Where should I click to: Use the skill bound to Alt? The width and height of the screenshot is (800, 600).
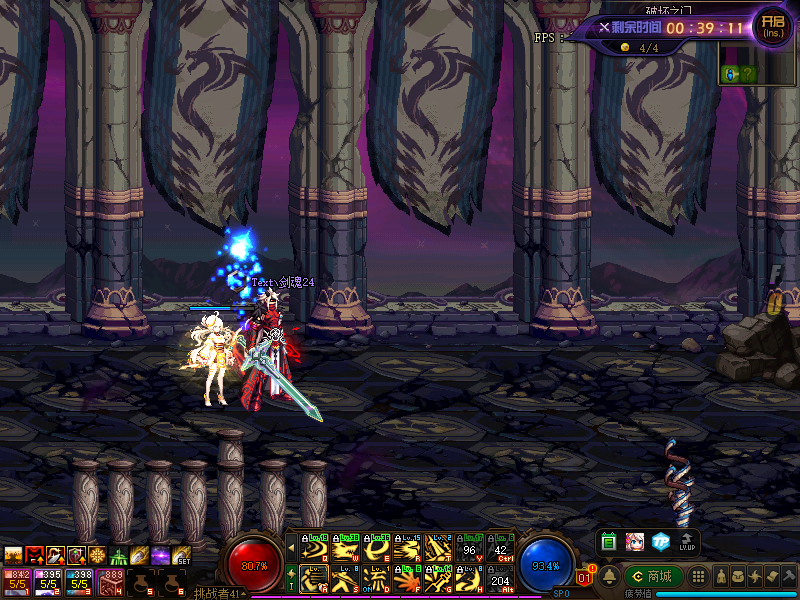500,578
